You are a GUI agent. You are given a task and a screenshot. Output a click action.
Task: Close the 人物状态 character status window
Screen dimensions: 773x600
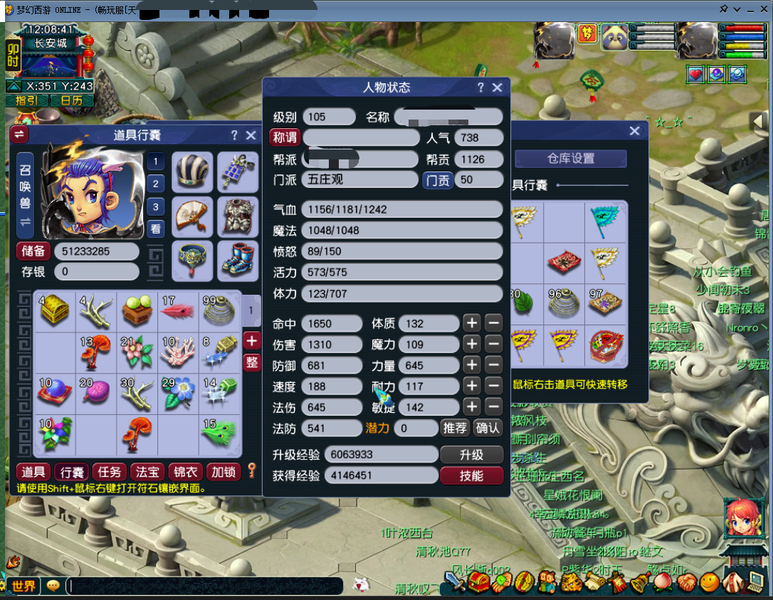(x=497, y=88)
